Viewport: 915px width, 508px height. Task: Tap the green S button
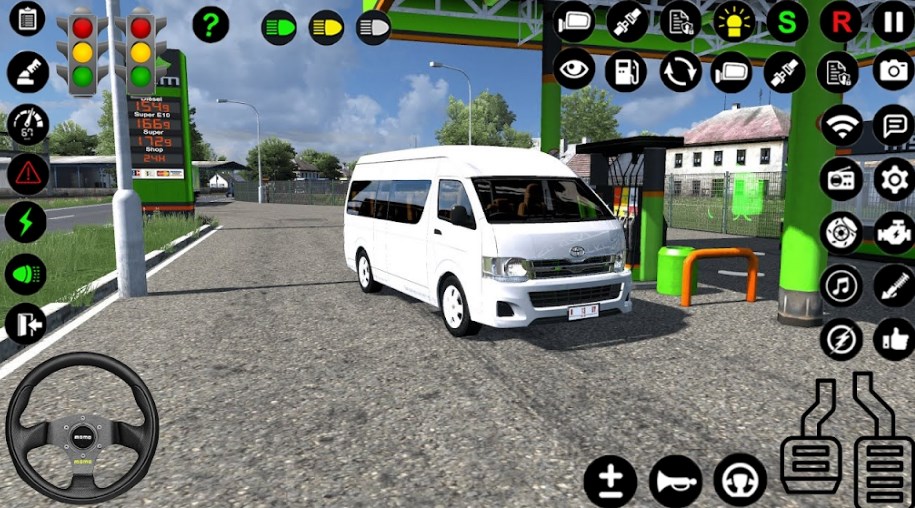click(787, 20)
